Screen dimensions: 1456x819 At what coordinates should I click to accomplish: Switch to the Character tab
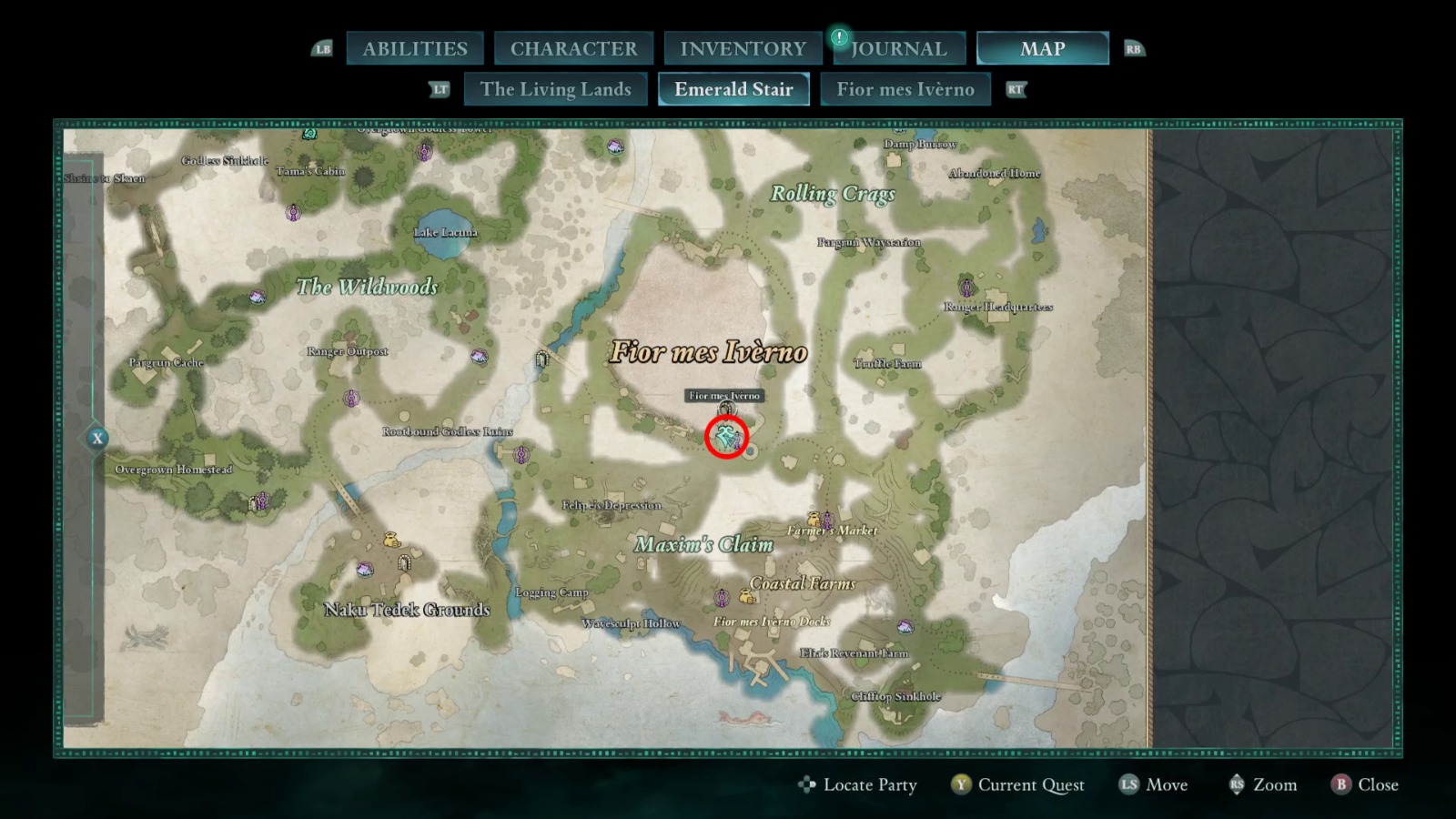coord(573,48)
